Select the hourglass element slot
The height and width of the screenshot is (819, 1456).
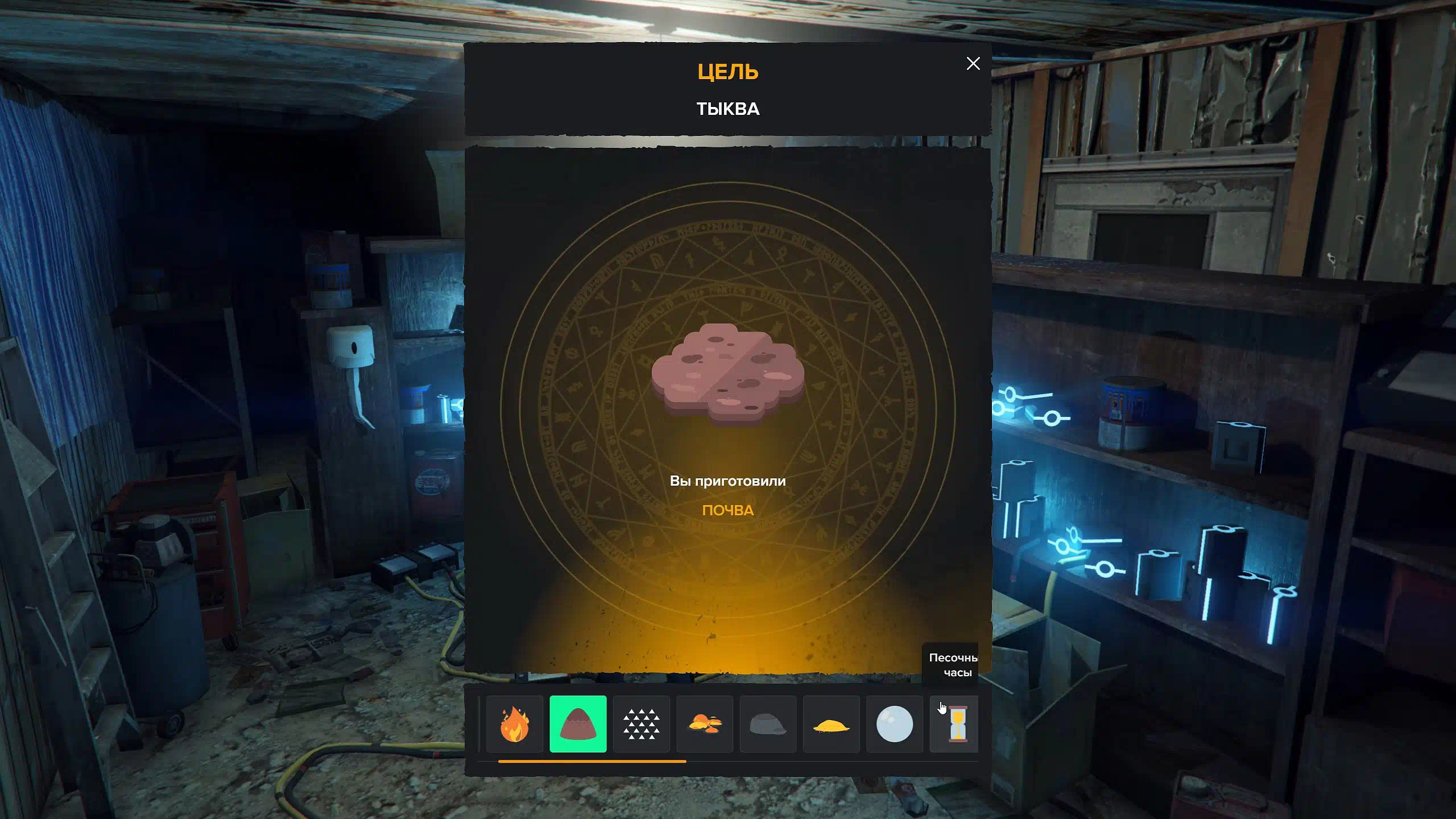[x=955, y=724]
